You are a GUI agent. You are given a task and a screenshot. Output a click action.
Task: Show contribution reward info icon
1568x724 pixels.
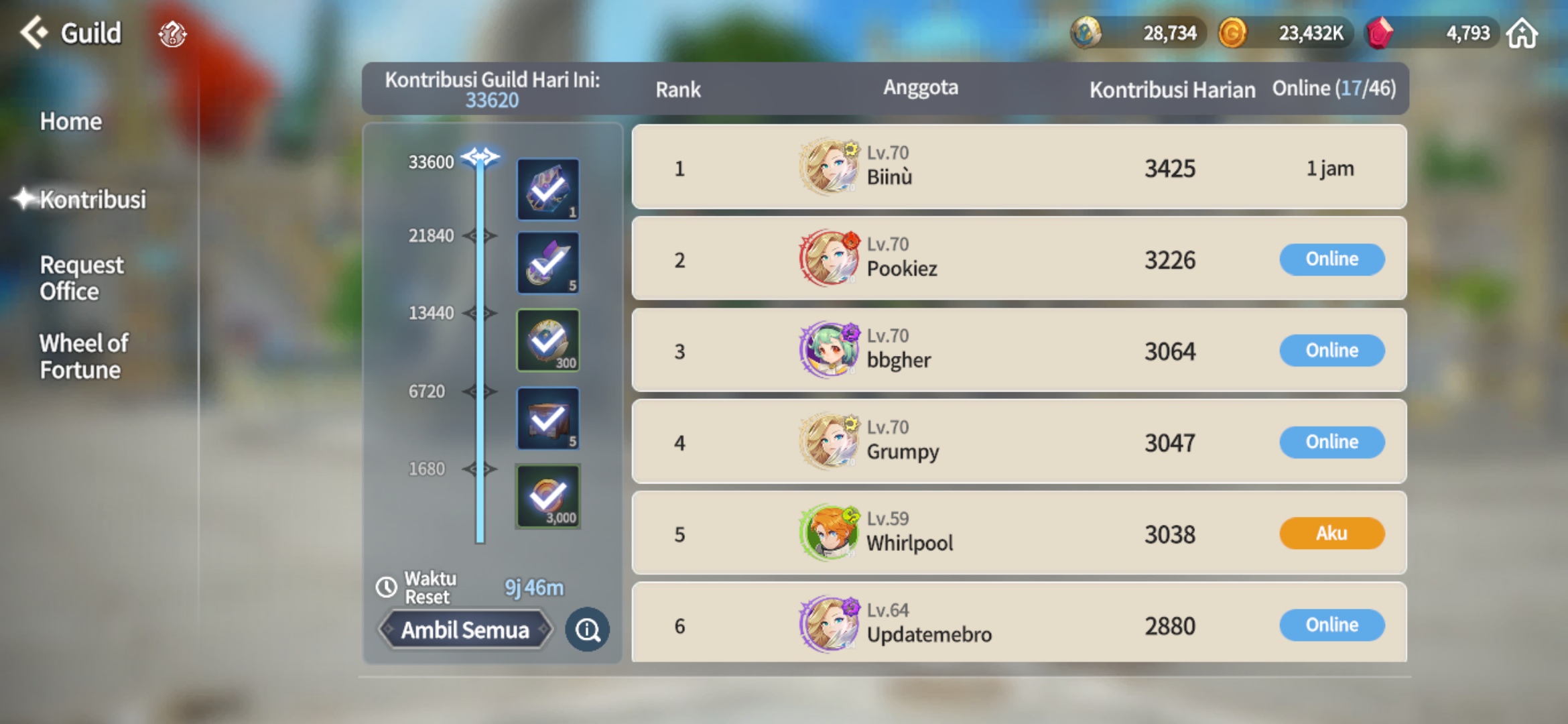click(x=587, y=629)
